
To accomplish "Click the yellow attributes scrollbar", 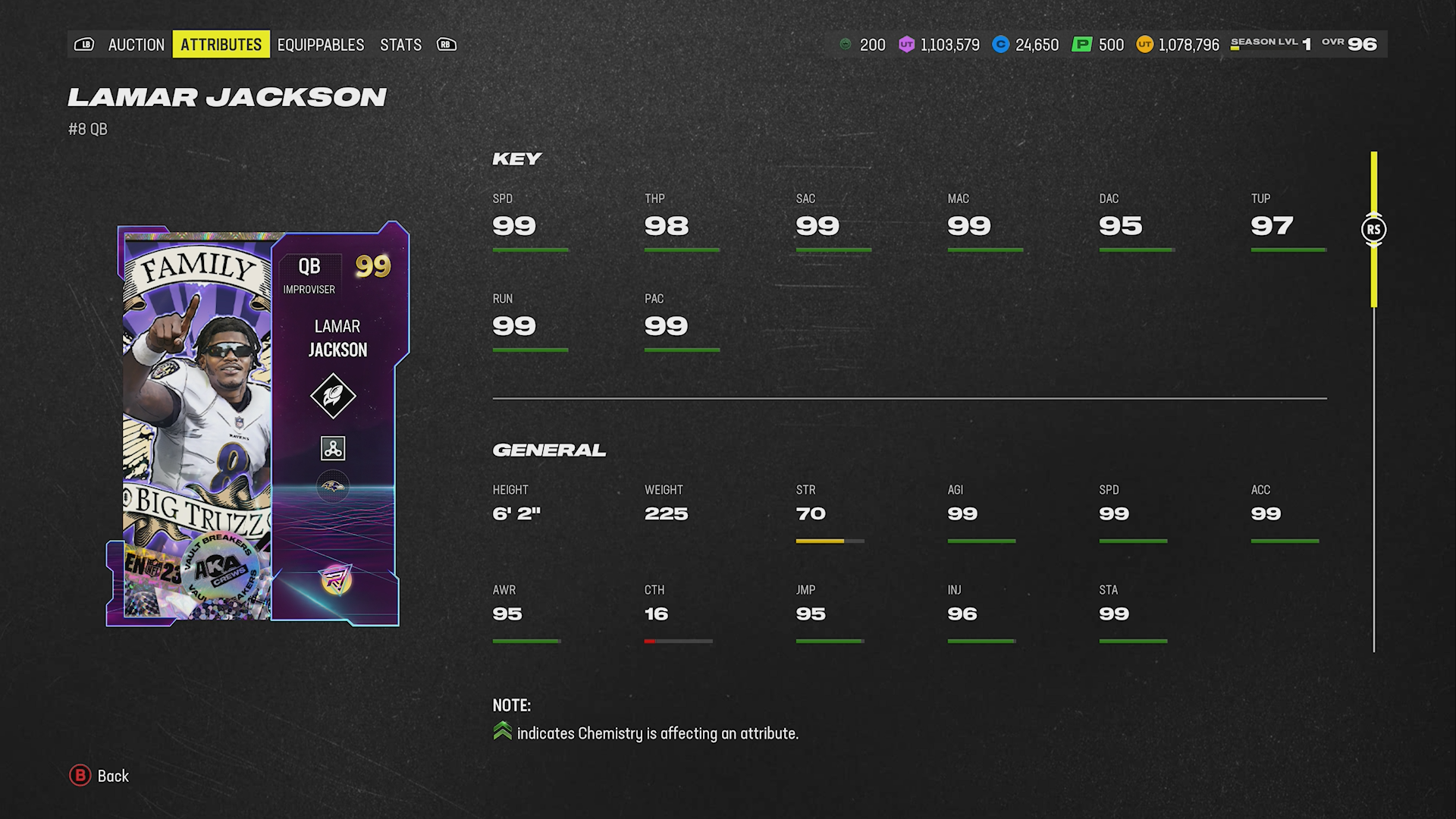I will [1373, 230].
